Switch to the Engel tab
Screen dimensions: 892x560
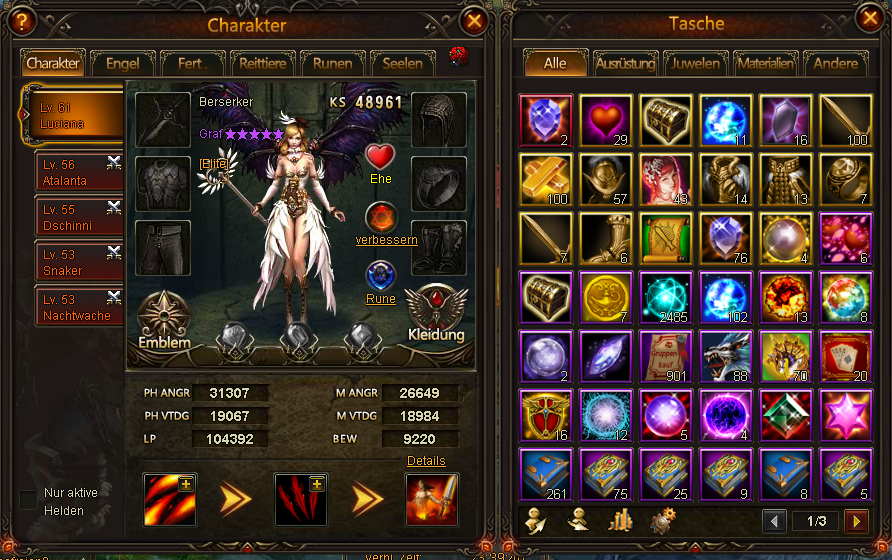click(x=122, y=63)
